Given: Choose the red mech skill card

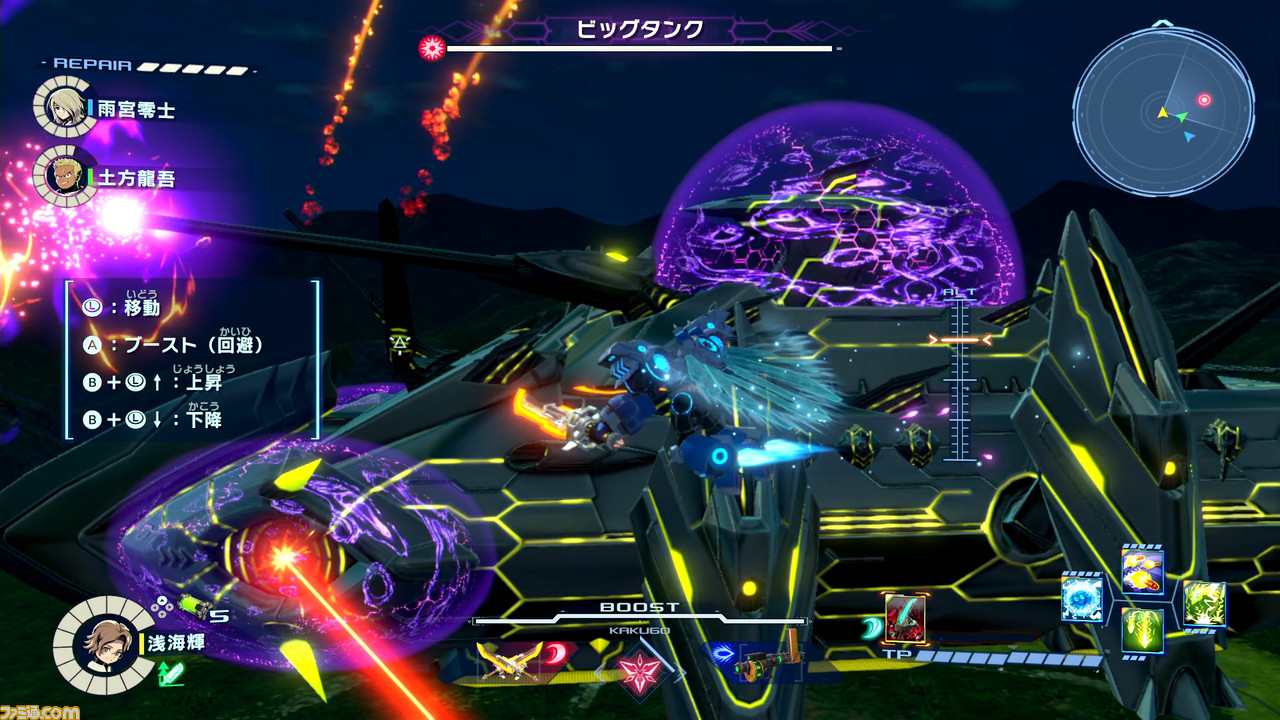Looking at the screenshot, I should [904, 618].
